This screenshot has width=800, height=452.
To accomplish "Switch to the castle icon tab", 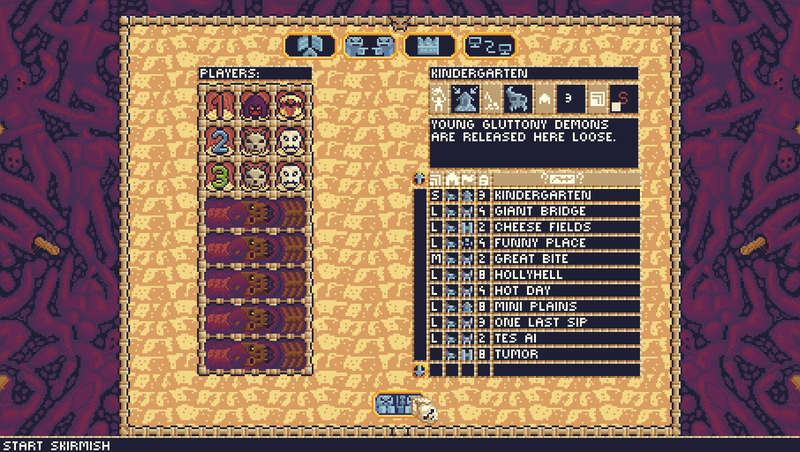I will [430, 46].
